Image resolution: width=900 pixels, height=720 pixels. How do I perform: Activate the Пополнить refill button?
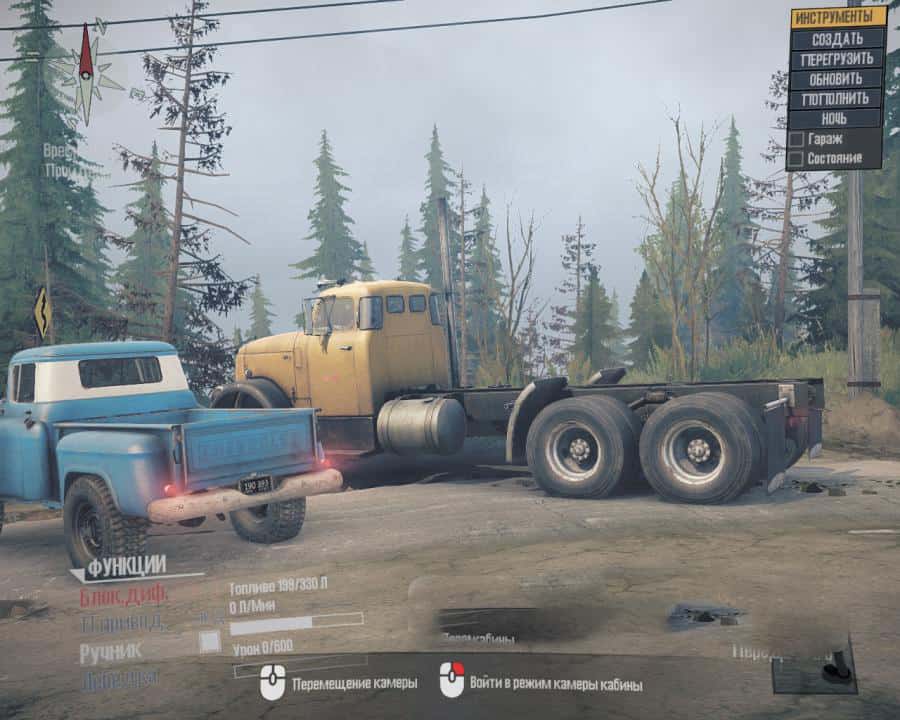click(838, 99)
